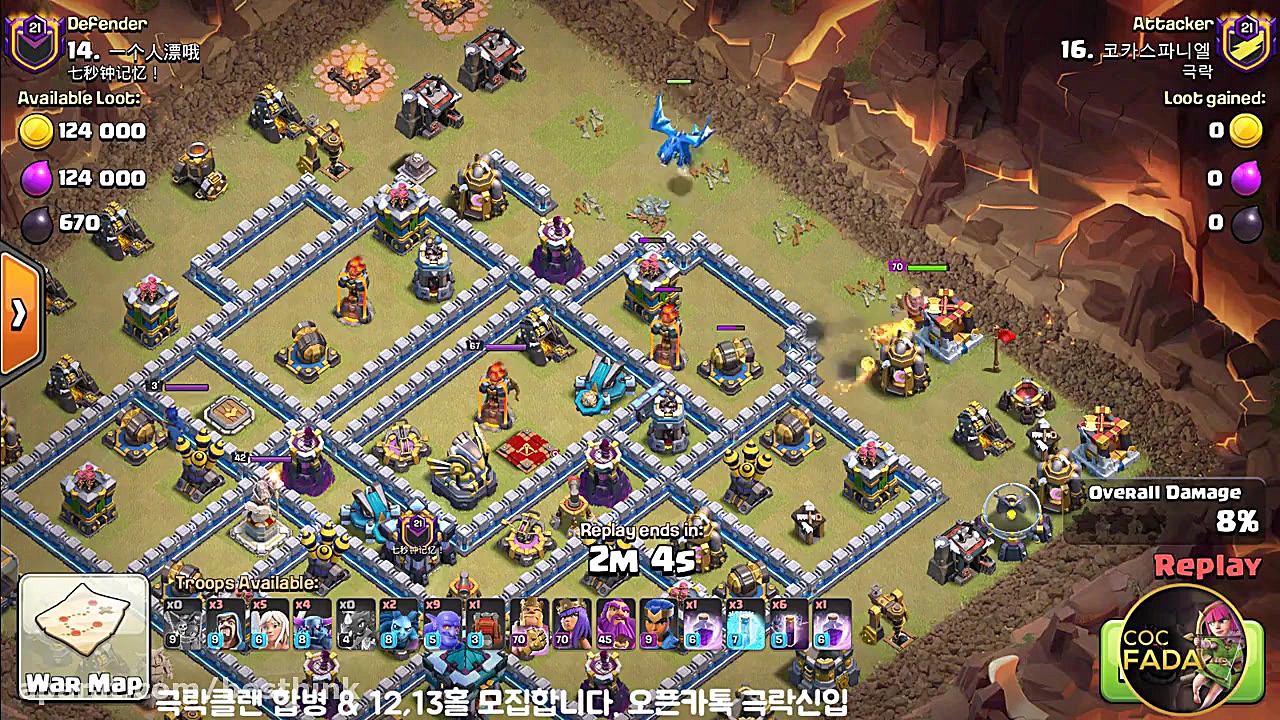The image size is (1280, 720).
Task: Choose the Royal Champion hero slot
Action: (659, 625)
